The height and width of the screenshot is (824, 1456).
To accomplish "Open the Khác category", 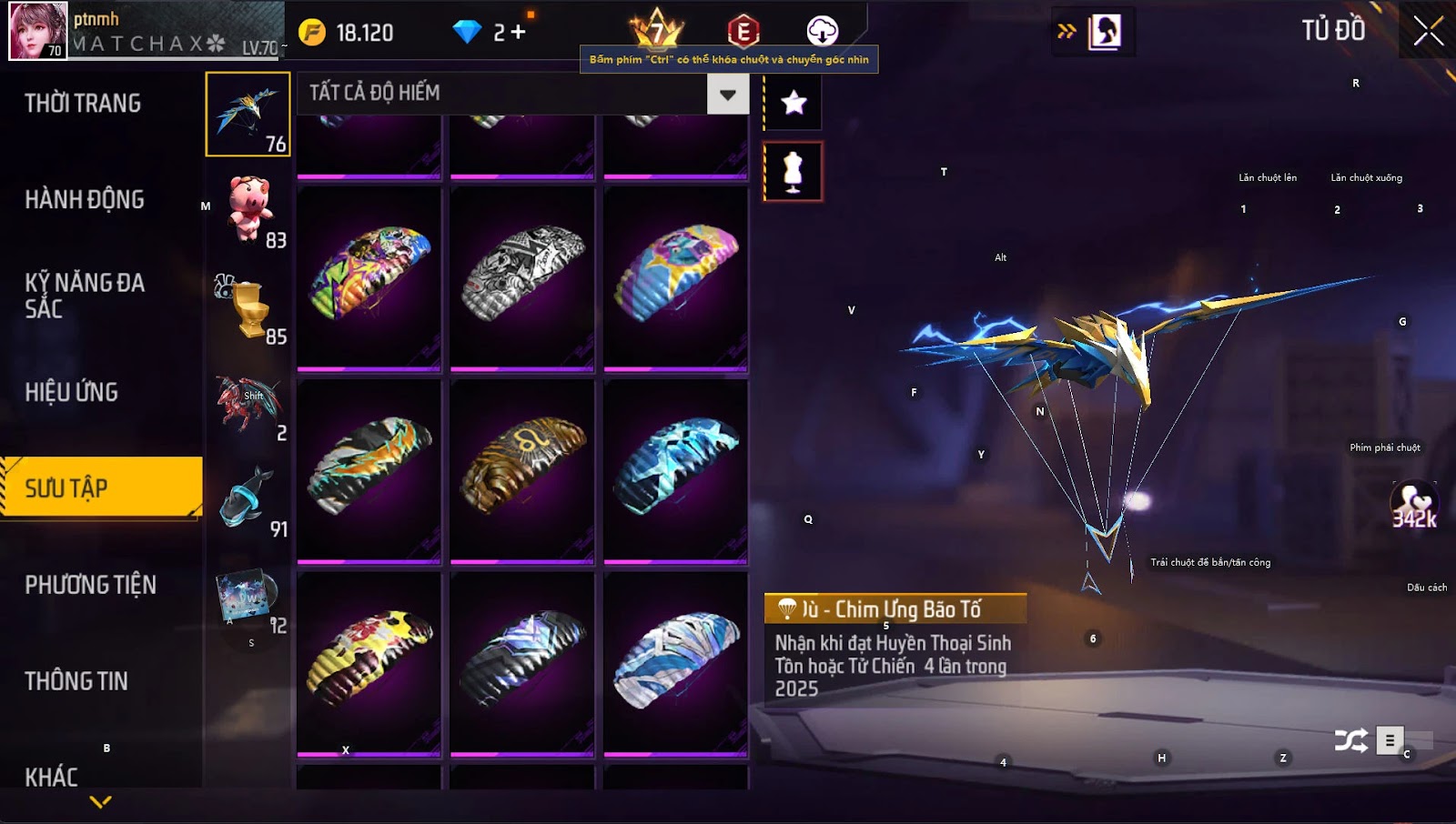I will pyautogui.click(x=52, y=777).
